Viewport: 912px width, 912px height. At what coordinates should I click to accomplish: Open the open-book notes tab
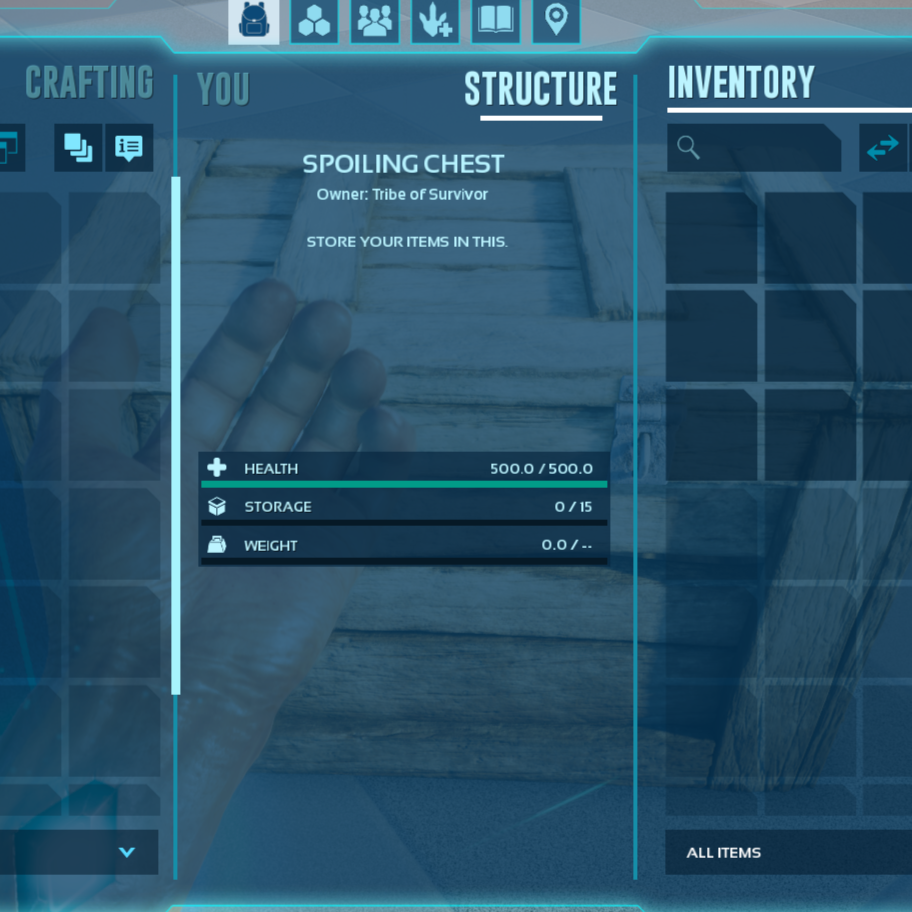pos(496,21)
